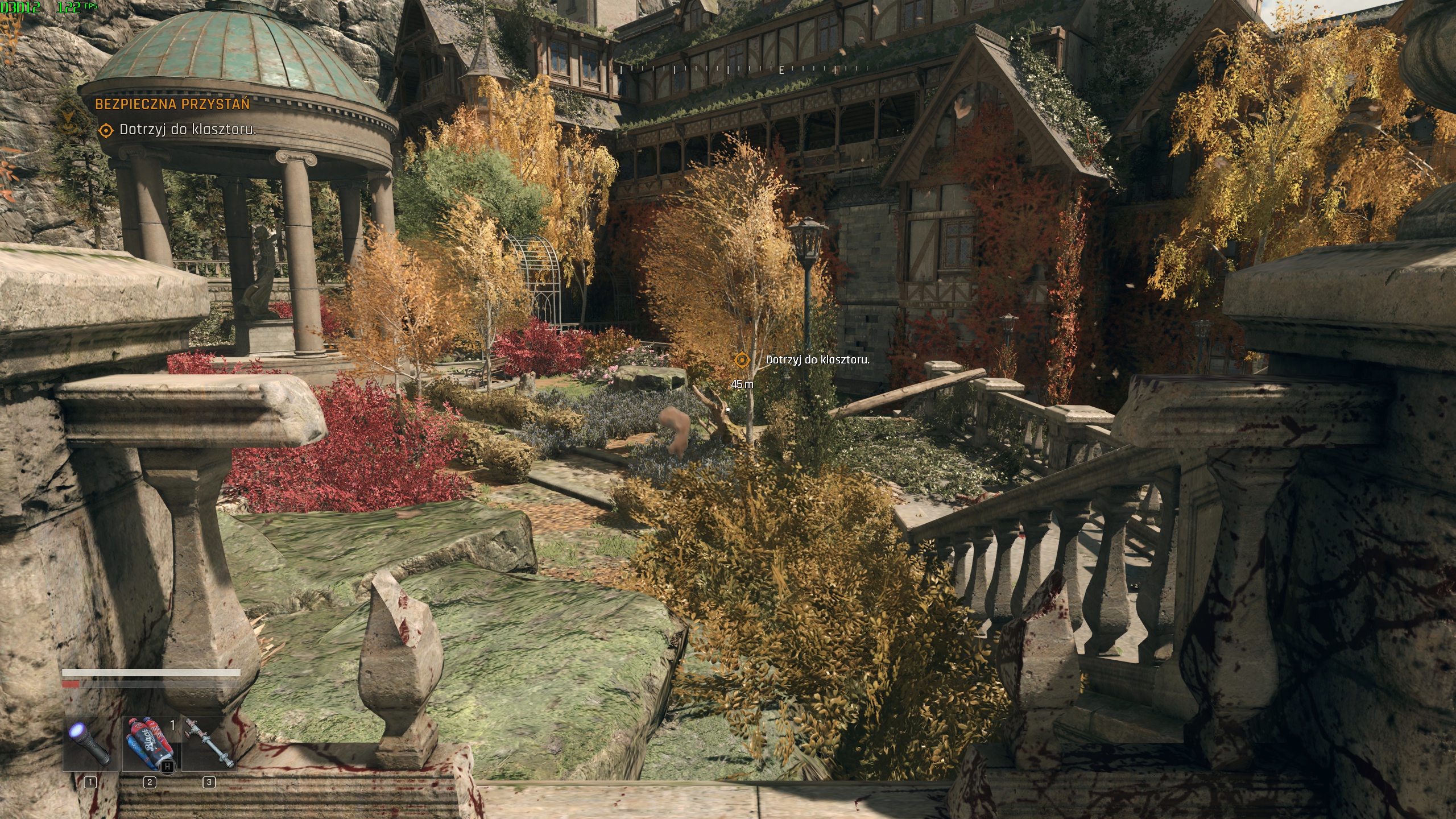Click the orange objective waypoint marker at 45 m
Image resolution: width=1456 pixels, height=819 pixels.
click(741, 360)
